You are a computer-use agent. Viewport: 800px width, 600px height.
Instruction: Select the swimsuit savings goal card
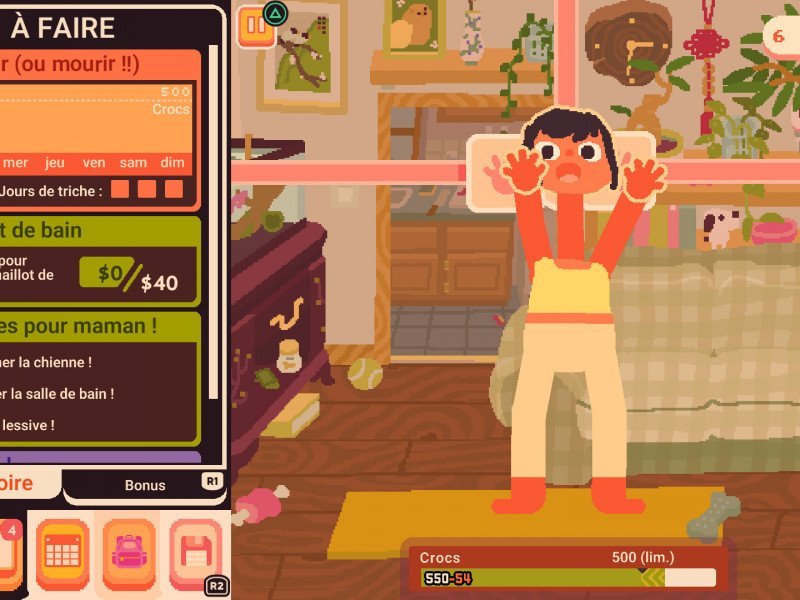coord(100,260)
